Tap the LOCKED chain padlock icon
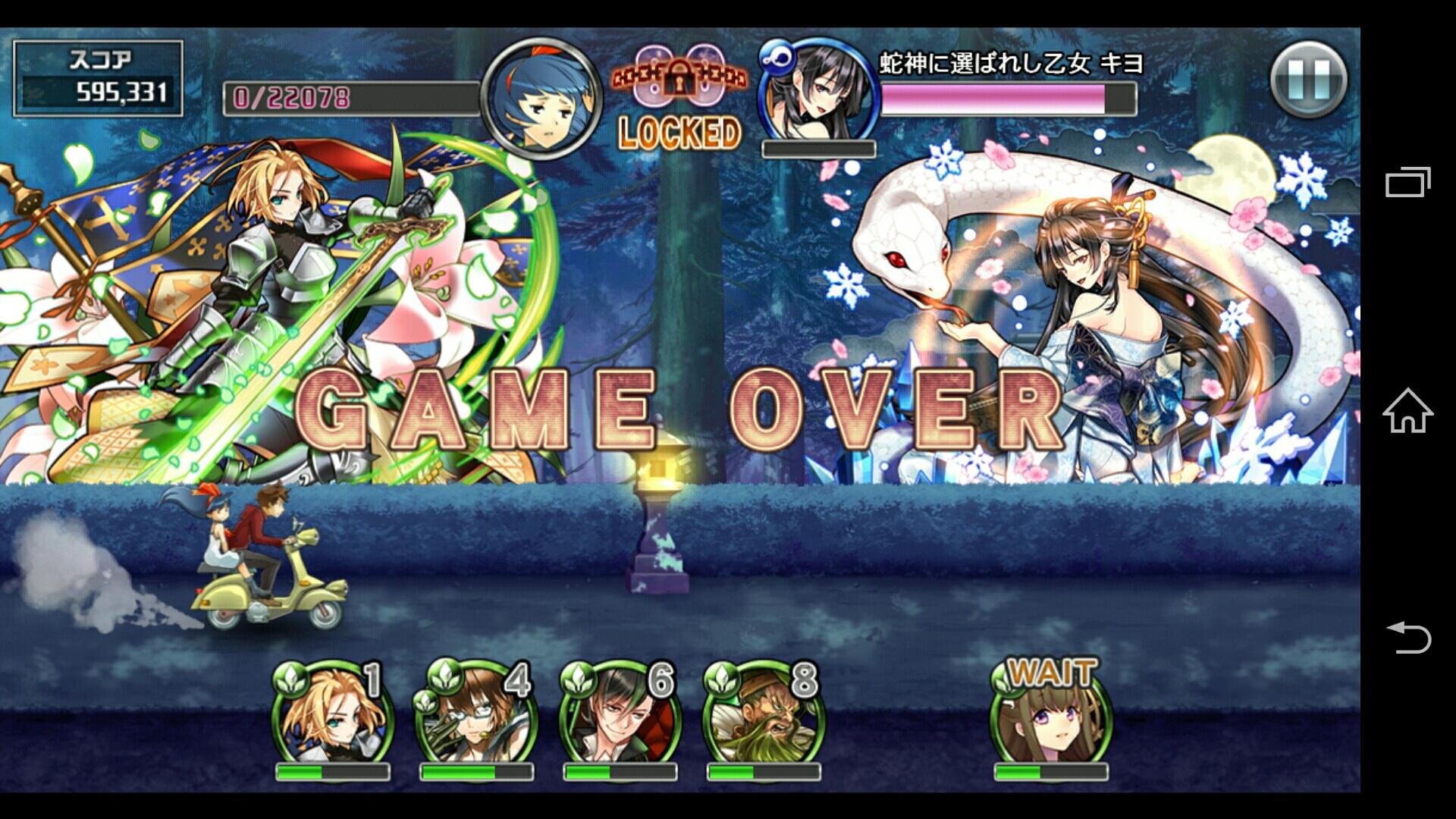Viewport: 1456px width, 819px height. tap(679, 77)
